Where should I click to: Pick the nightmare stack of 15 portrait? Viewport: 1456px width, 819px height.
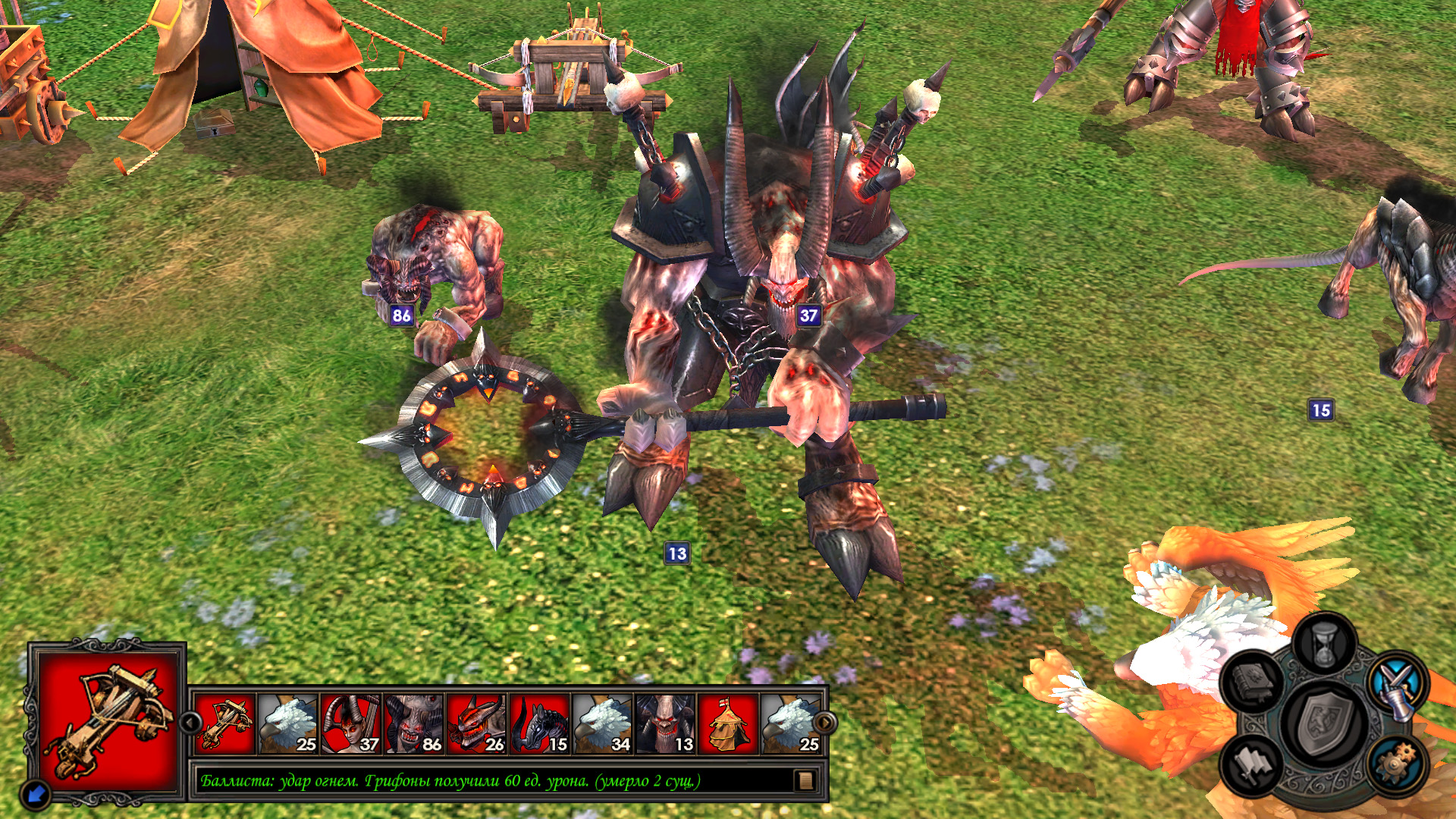point(540,724)
